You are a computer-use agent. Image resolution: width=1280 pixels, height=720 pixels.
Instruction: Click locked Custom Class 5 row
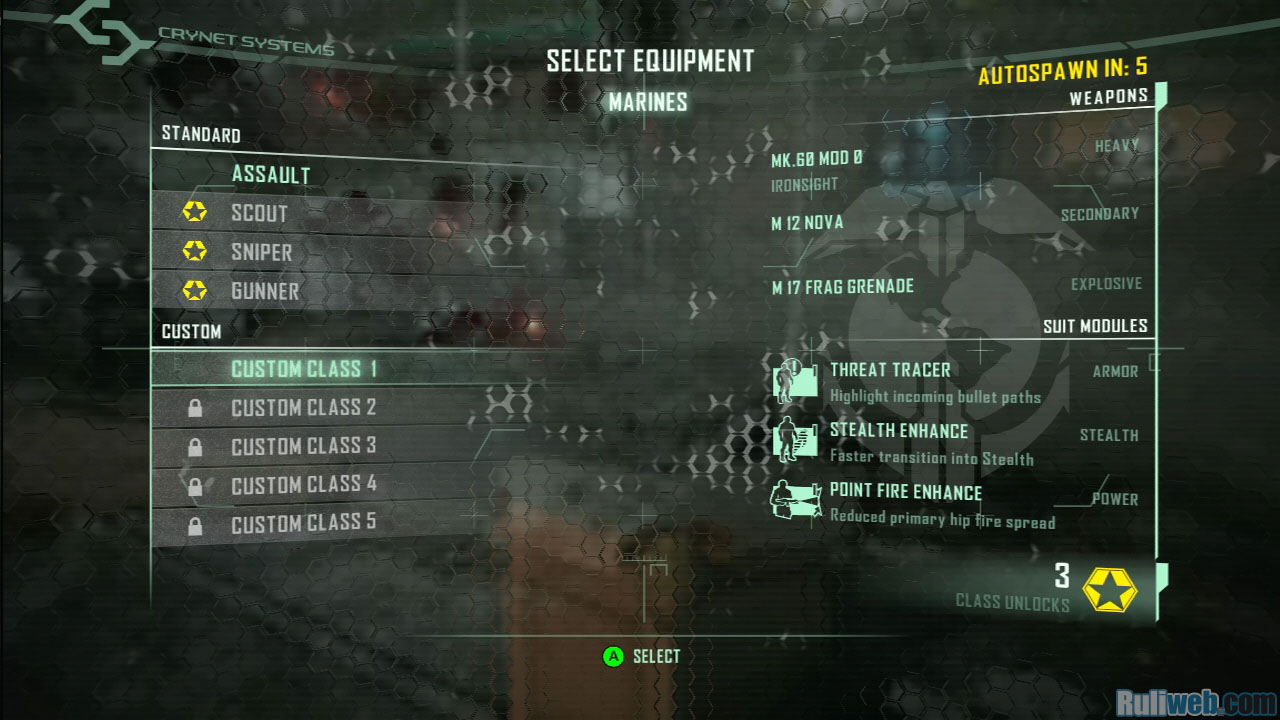coord(303,524)
